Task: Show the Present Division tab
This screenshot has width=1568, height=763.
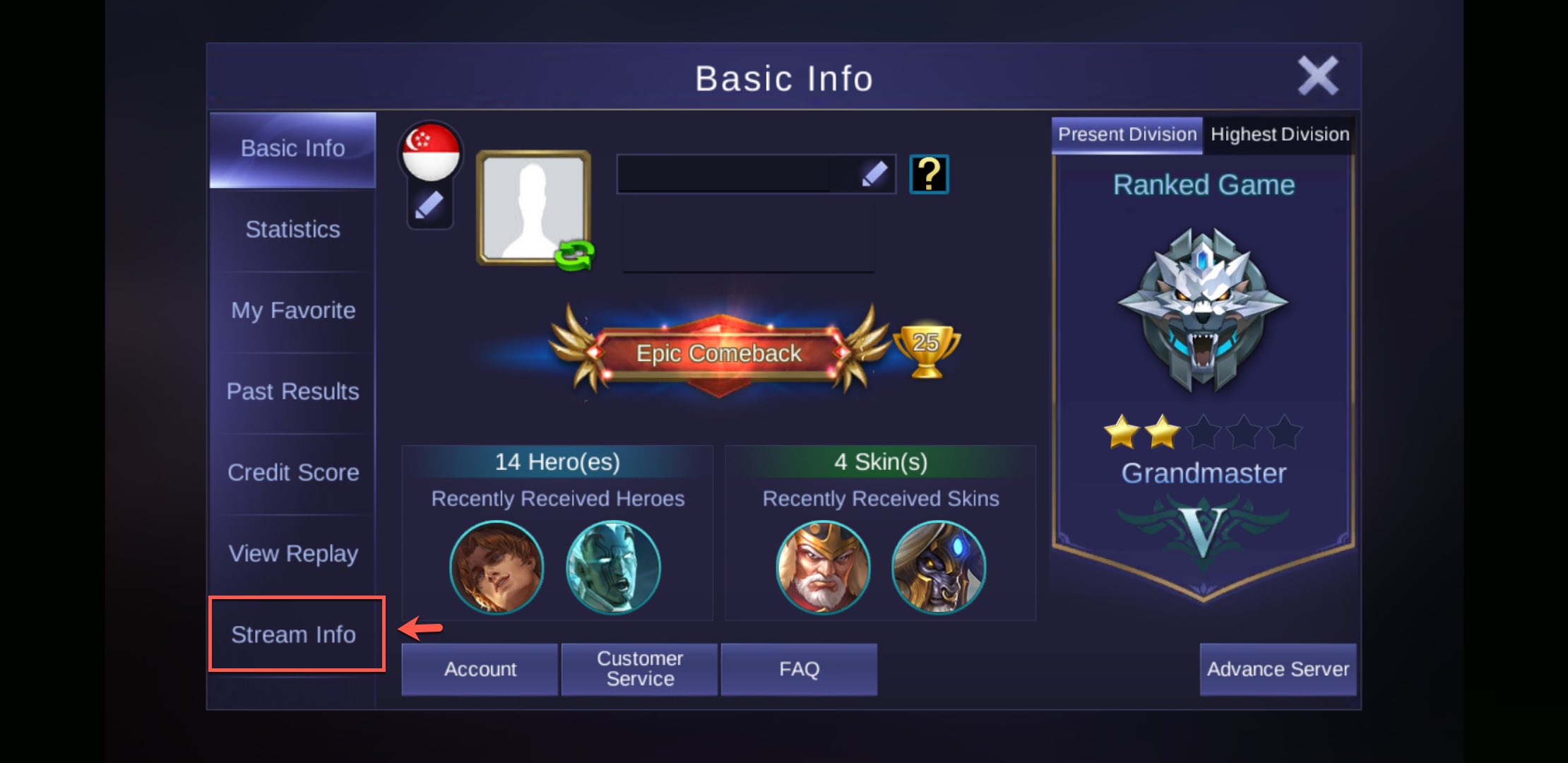Action: [1127, 134]
